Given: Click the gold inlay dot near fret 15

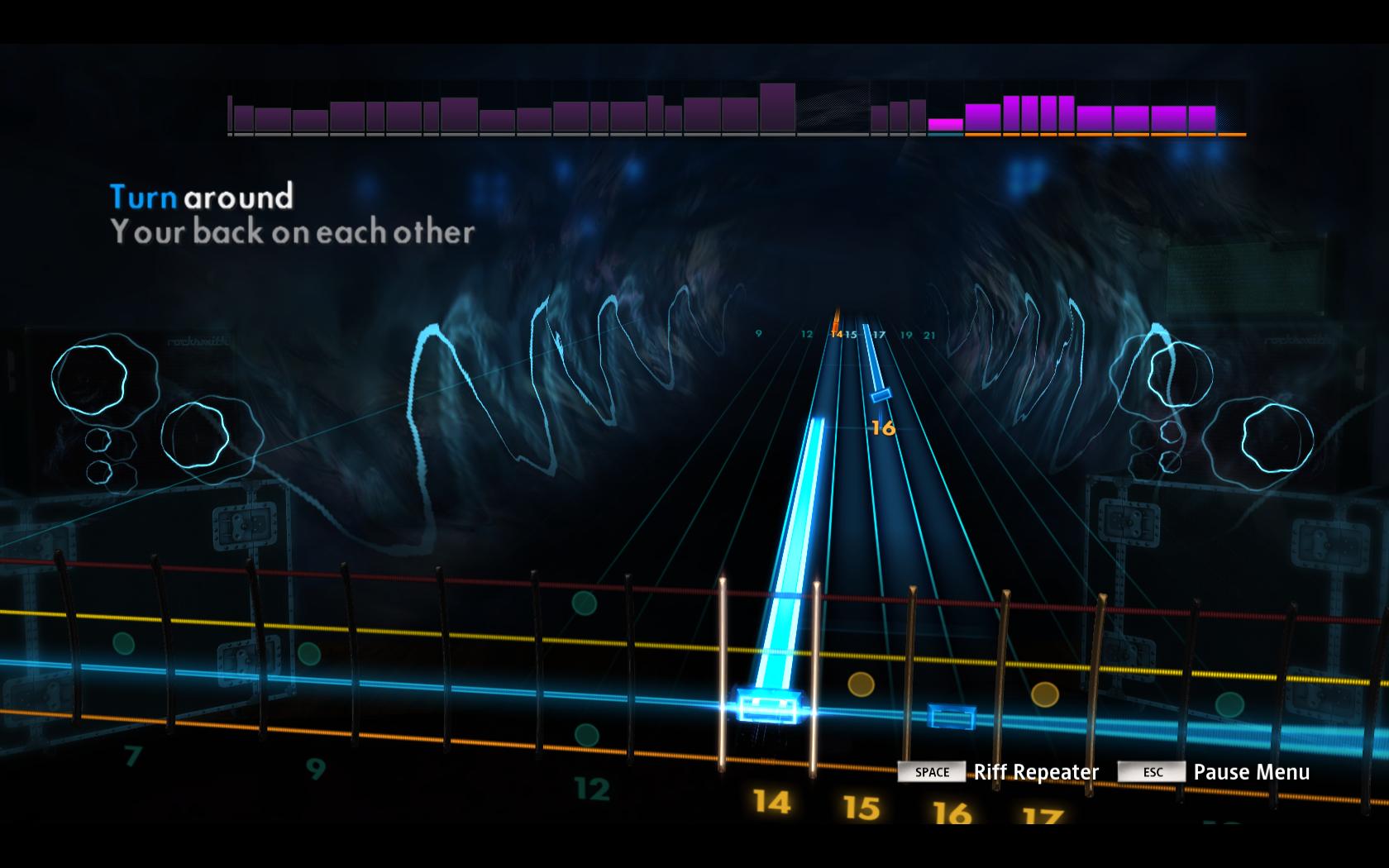Looking at the screenshot, I should (x=860, y=683).
